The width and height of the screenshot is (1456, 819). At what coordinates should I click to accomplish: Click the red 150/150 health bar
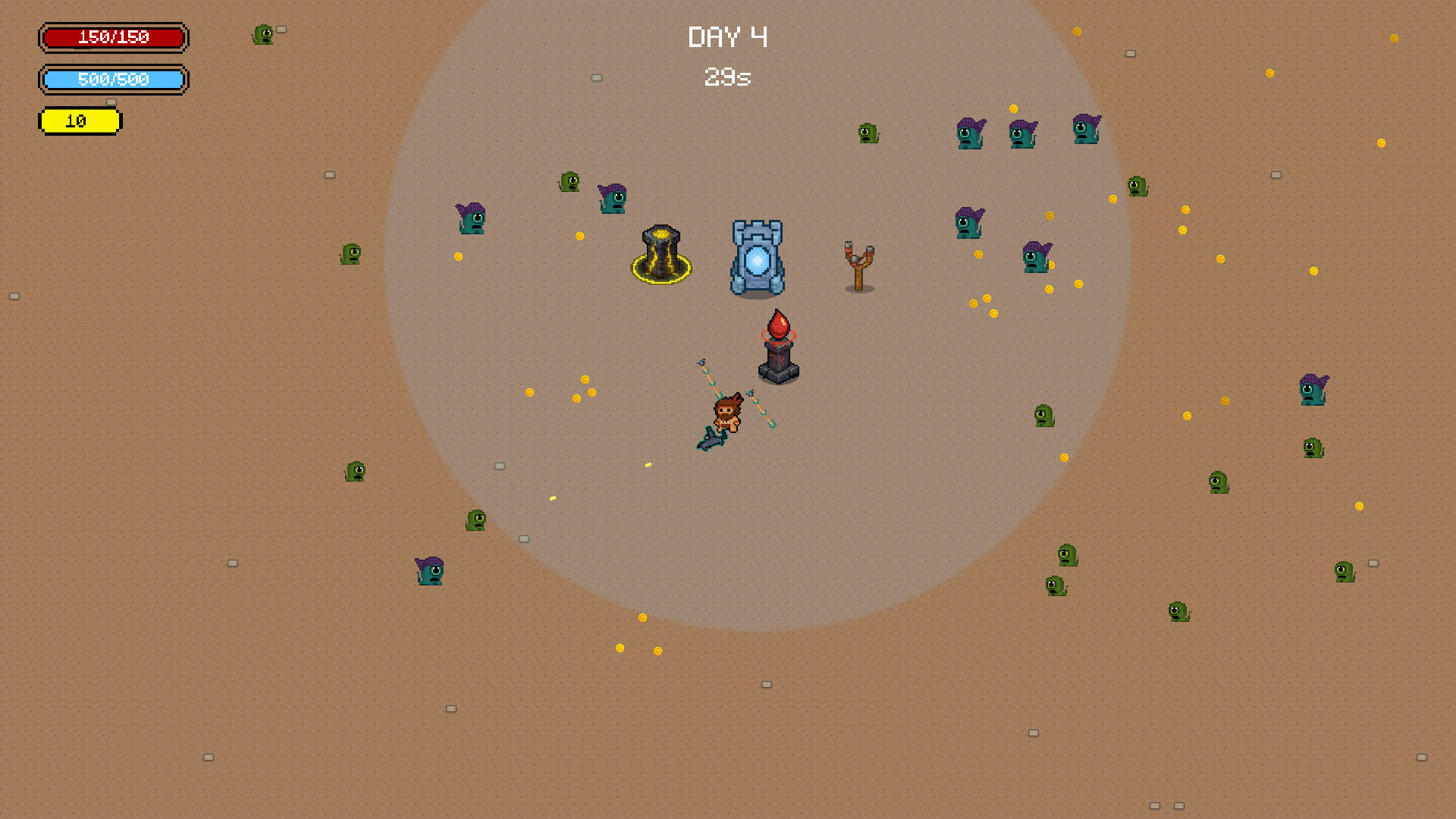click(113, 38)
